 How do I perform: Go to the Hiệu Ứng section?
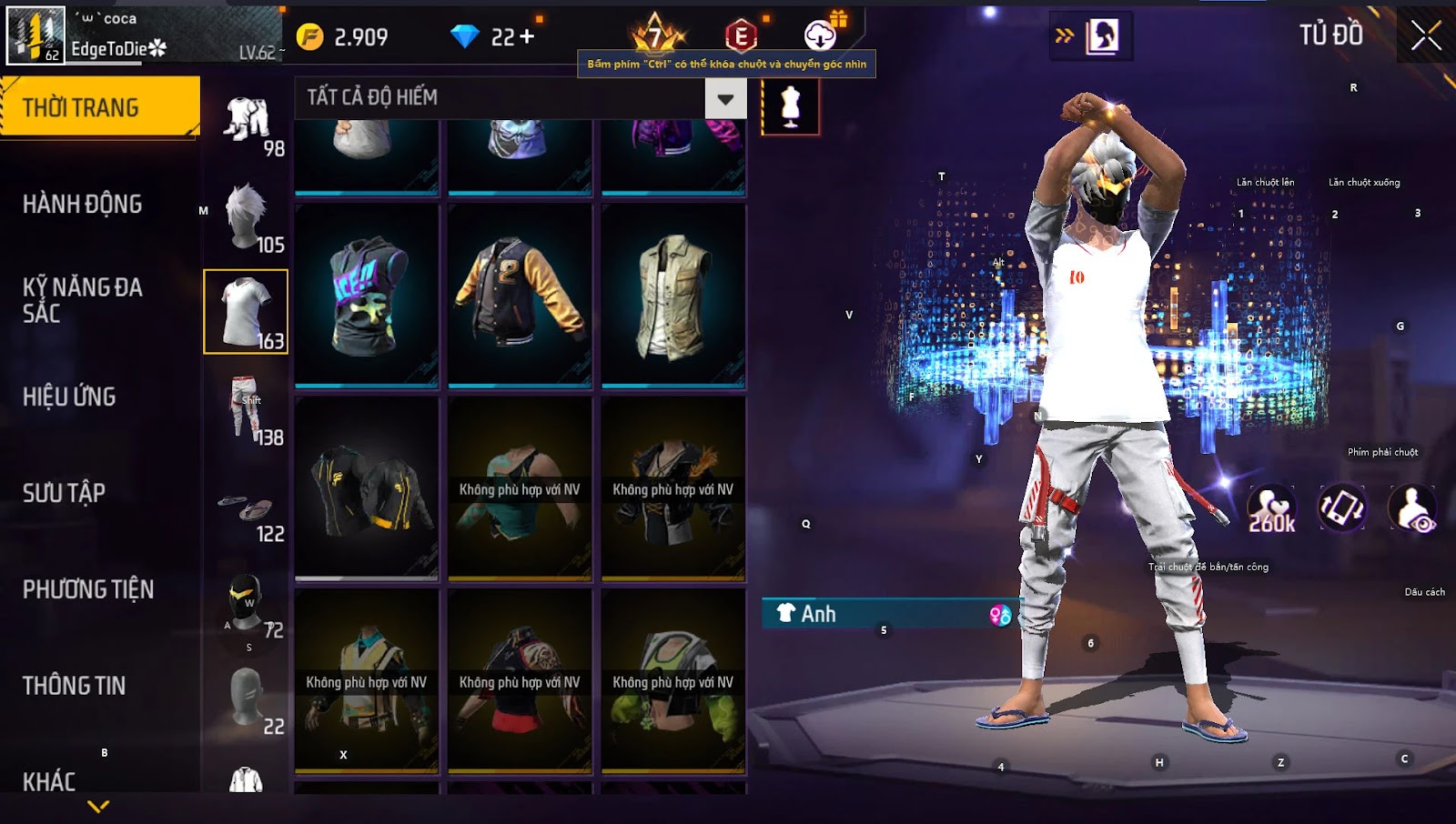point(69,397)
